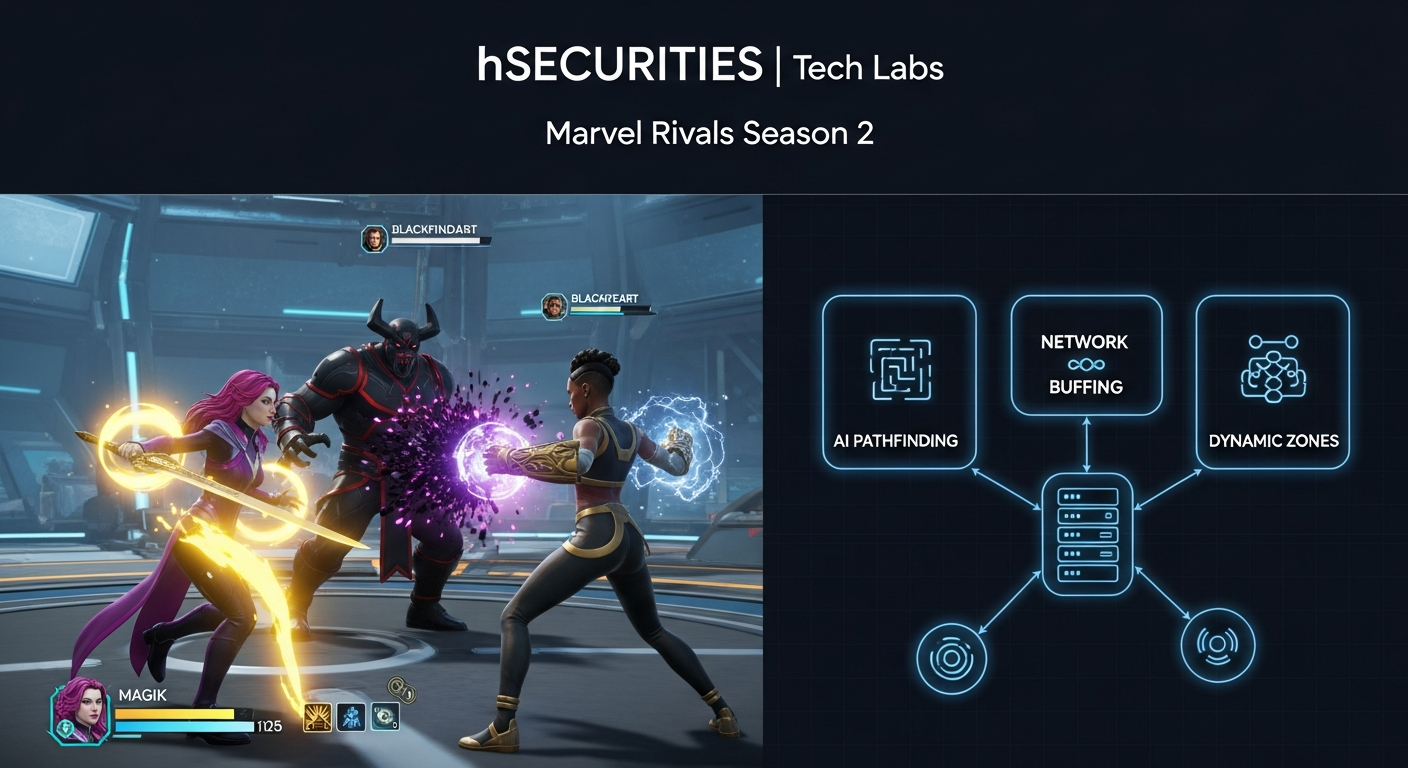Click the radar signal icon bottom right of diagram
Viewport: 1408px width, 768px height.
[x=1219, y=646]
